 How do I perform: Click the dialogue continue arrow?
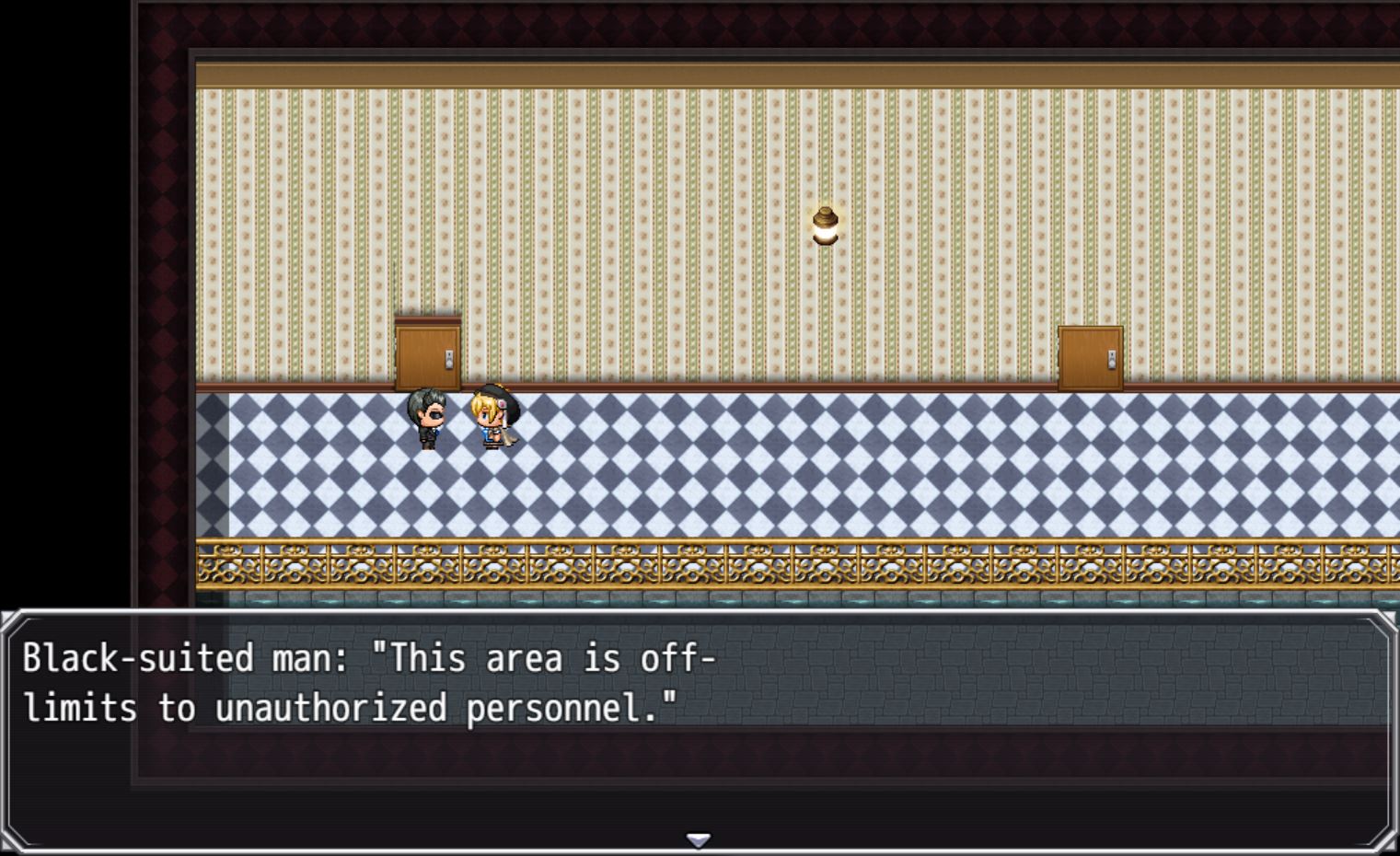coord(699,839)
